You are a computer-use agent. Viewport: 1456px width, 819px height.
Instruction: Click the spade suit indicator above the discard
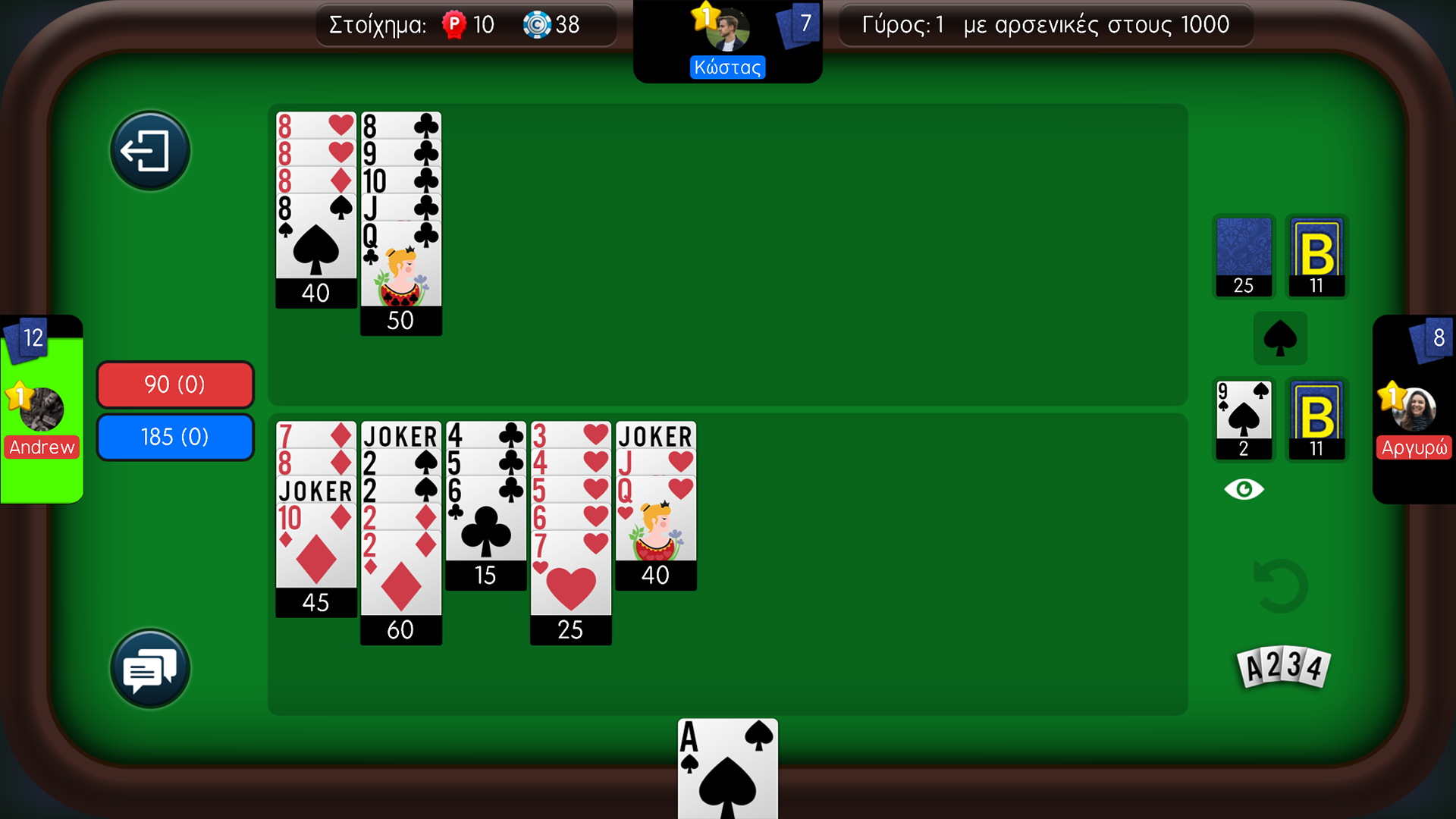click(x=1281, y=338)
